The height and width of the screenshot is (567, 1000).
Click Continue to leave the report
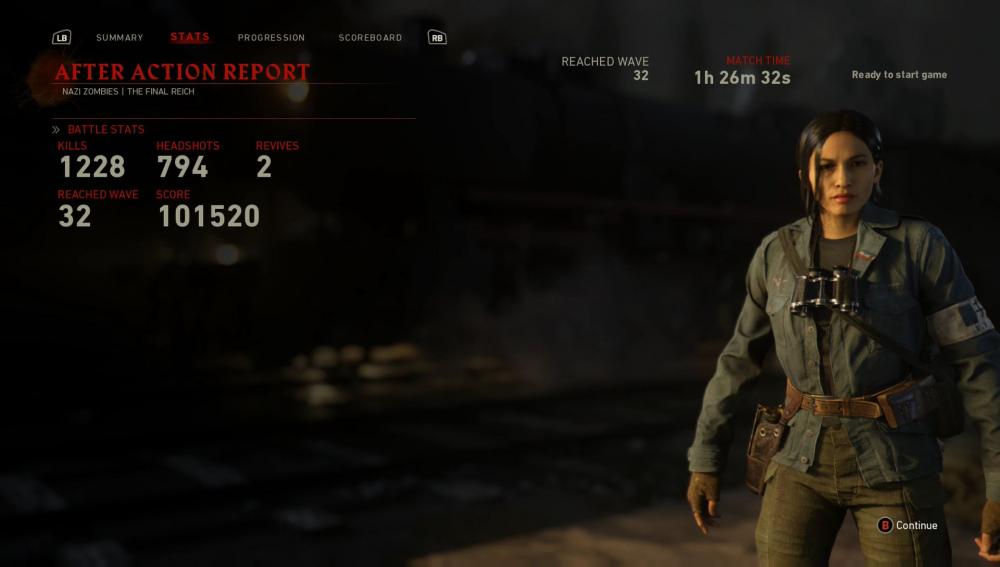click(x=908, y=525)
